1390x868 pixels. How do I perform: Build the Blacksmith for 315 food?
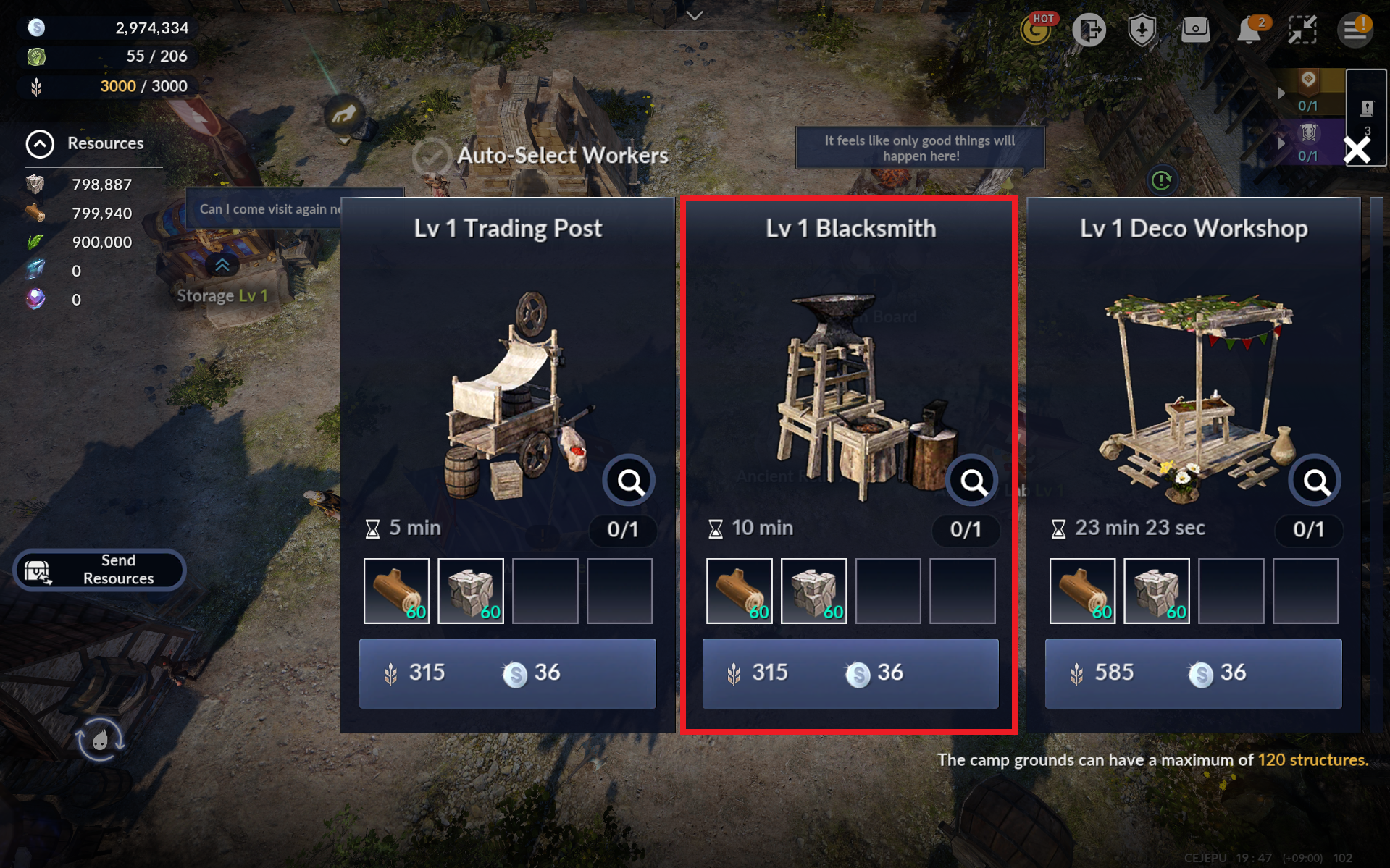pyautogui.click(x=850, y=673)
